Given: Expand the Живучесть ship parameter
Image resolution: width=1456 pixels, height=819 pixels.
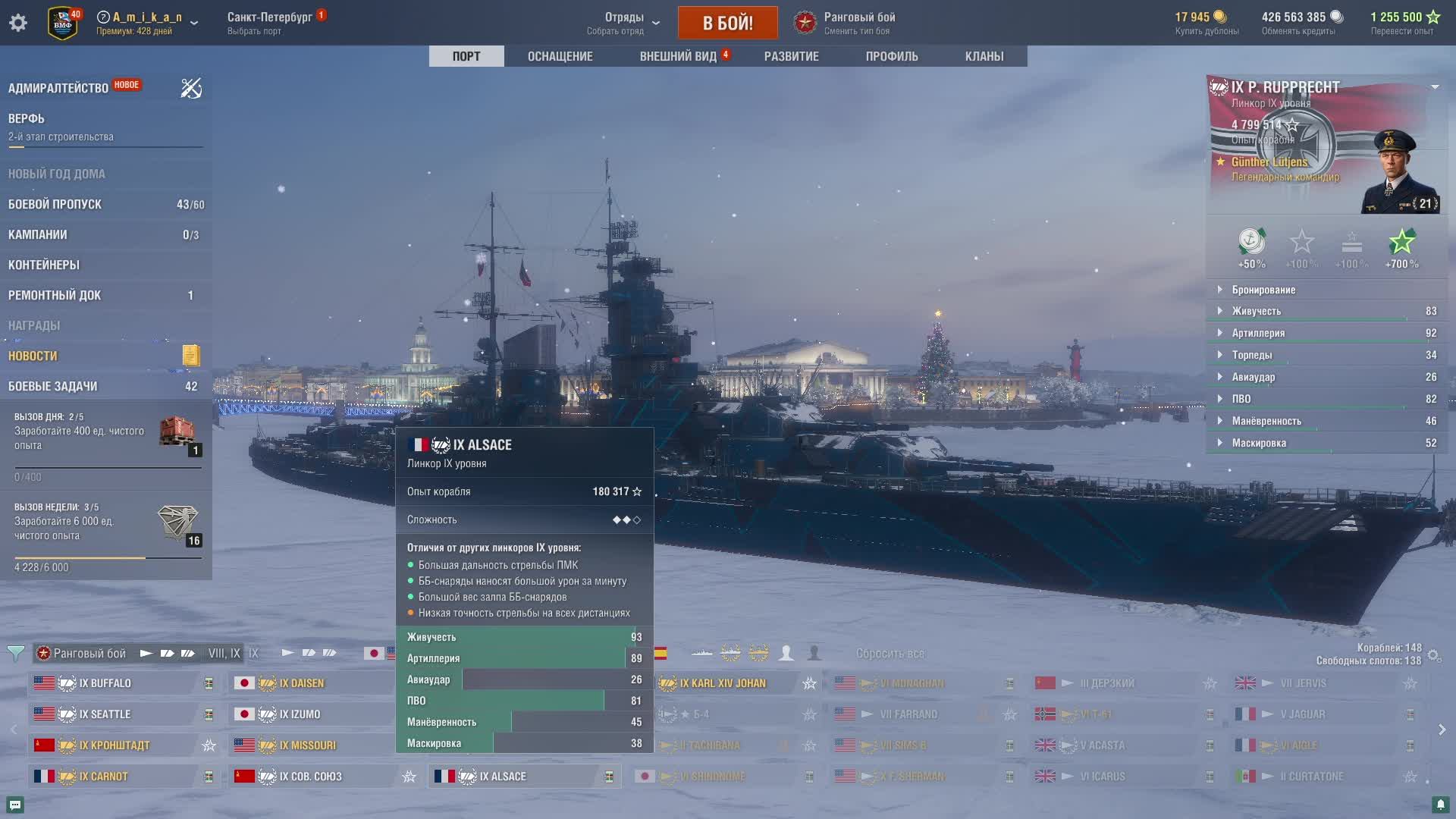Looking at the screenshot, I should (x=1256, y=311).
